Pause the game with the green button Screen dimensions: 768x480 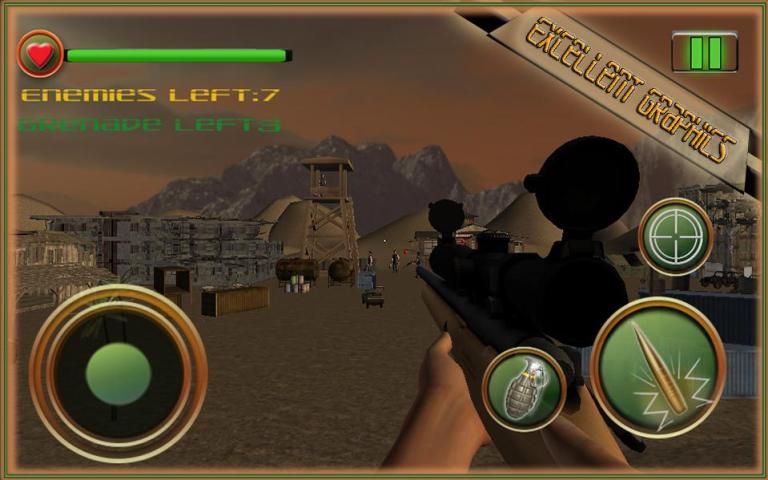point(704,52)
